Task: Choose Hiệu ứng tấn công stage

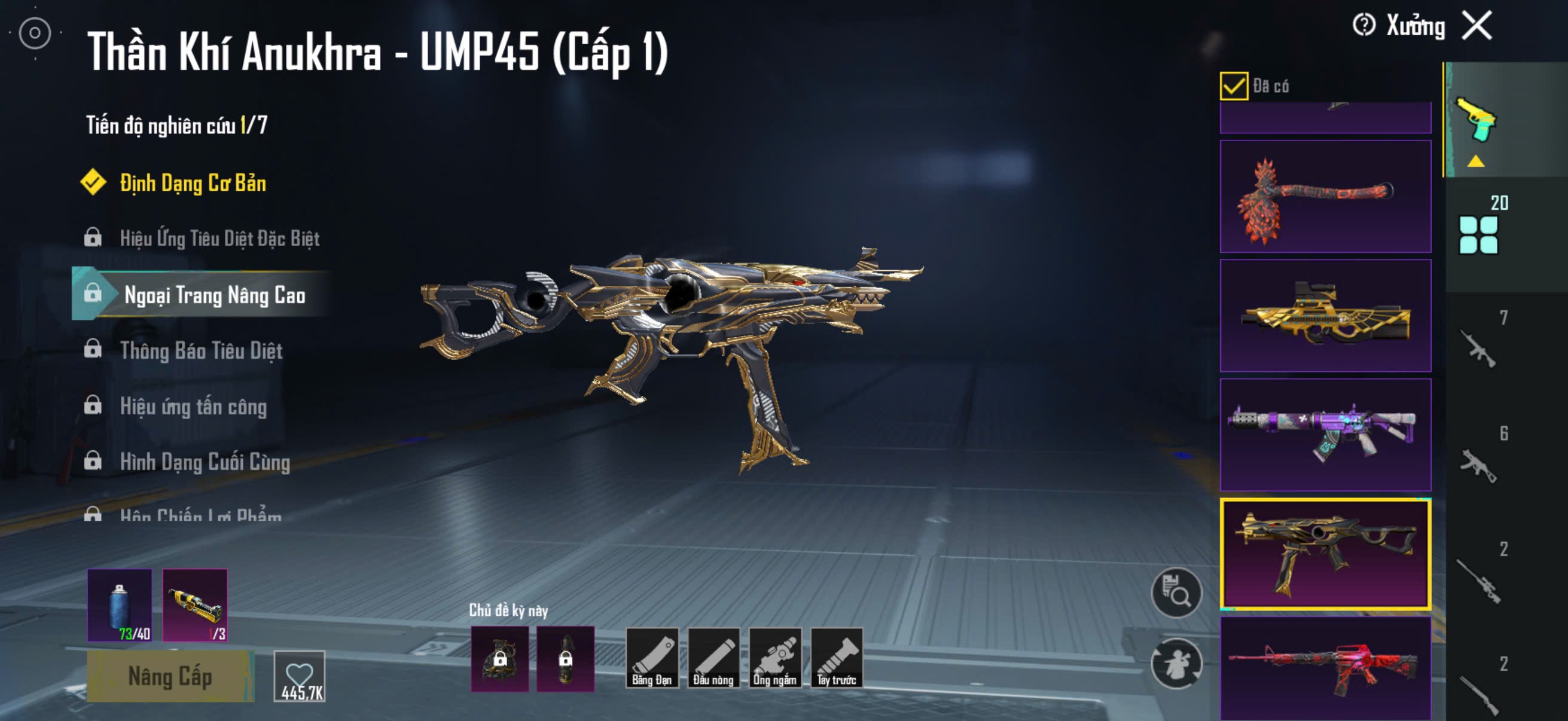Action: (x=193, y=406)
